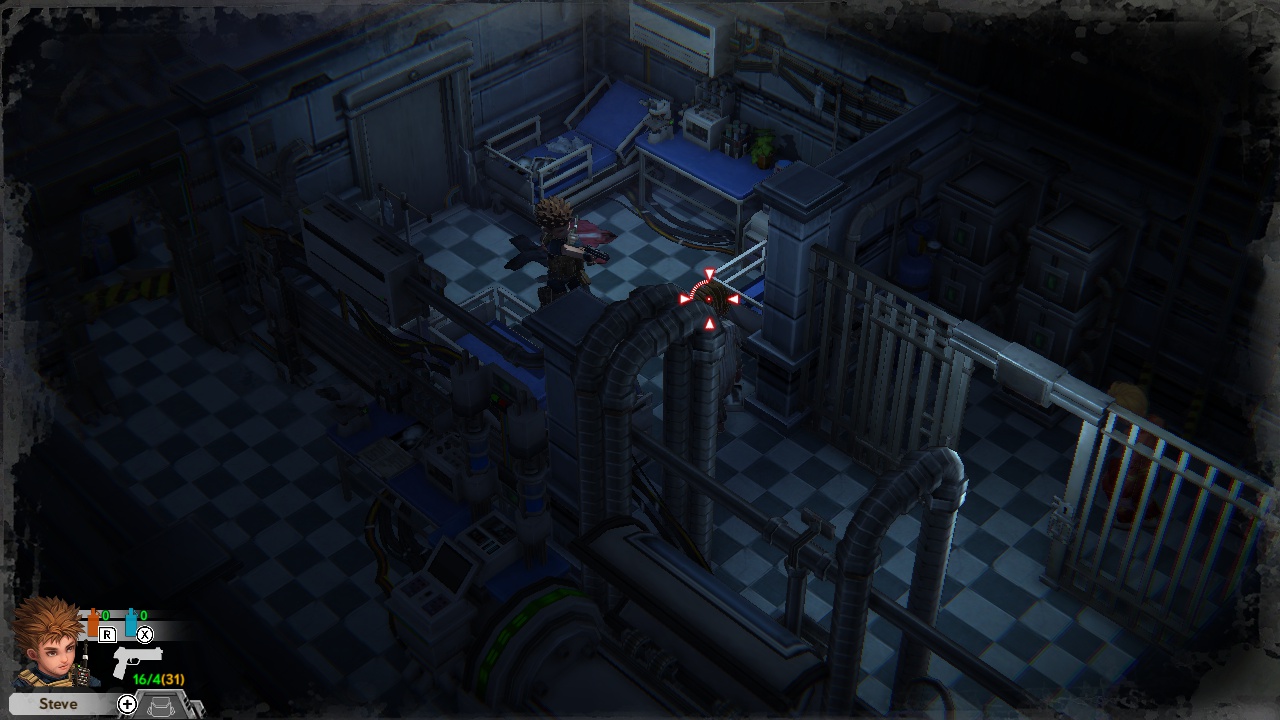
Task: Click the 16/4(31) ammo counter
Action: tap(158, 678)
